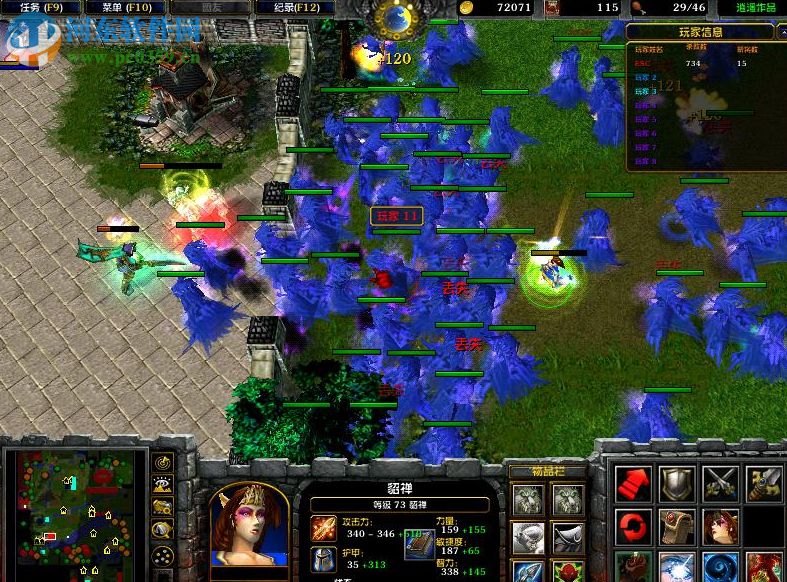Click the red-haired woman ability icon
This screenshot has height=582, width=787.
pyautogui.click(x=720, y=526)
